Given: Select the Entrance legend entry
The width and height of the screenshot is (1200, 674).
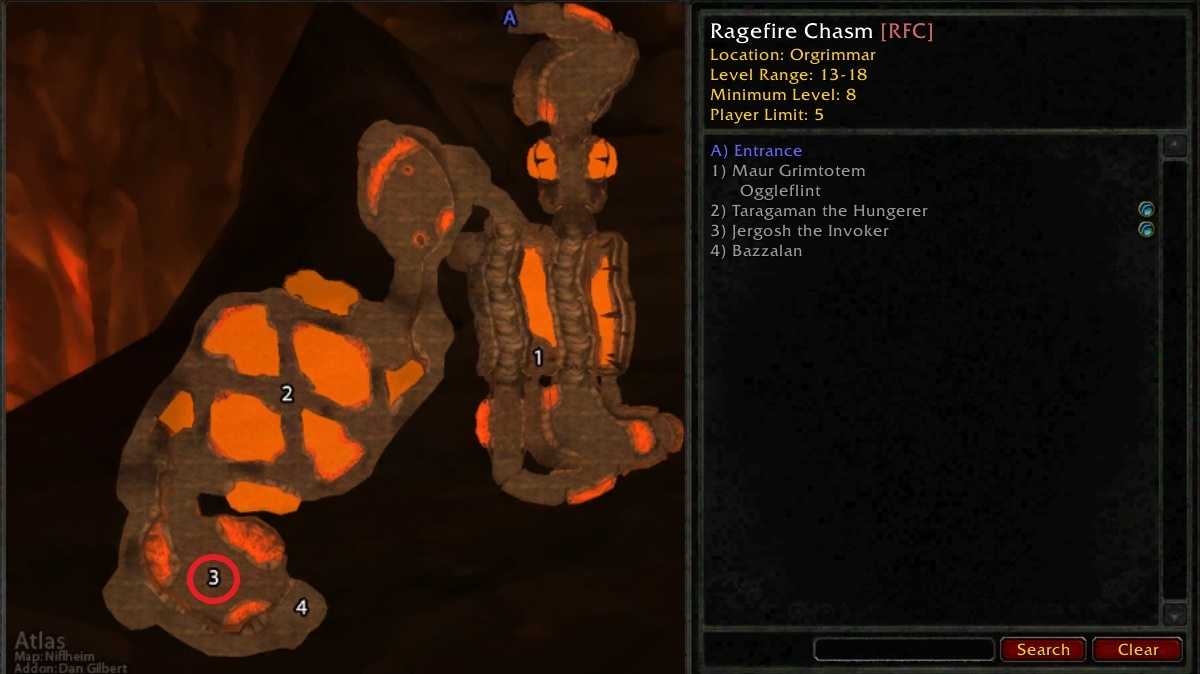Looking at the screenshot, I should click(756, 151).
